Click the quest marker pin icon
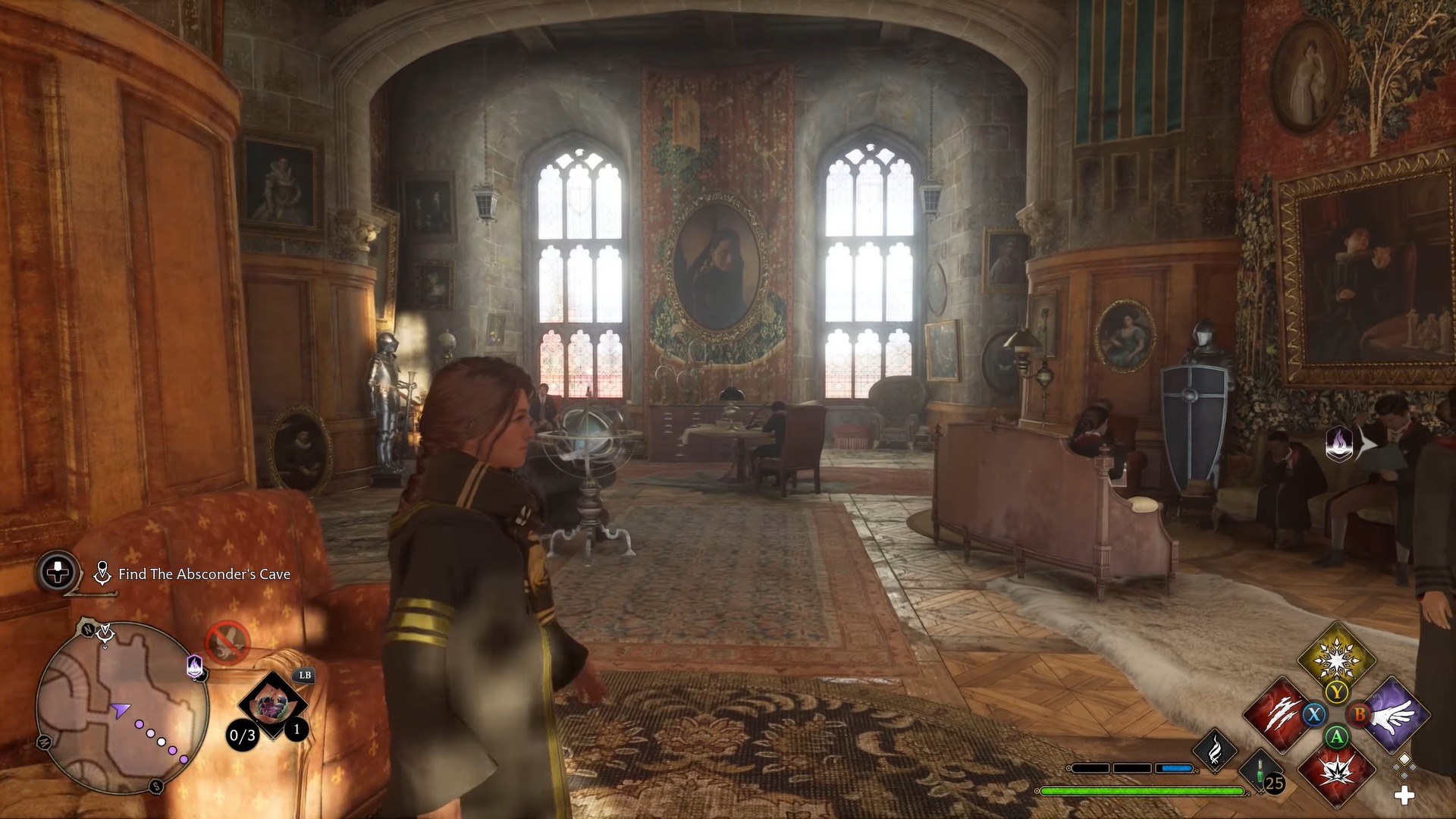This screenshot has width=1456, height=819. [102, 573]
